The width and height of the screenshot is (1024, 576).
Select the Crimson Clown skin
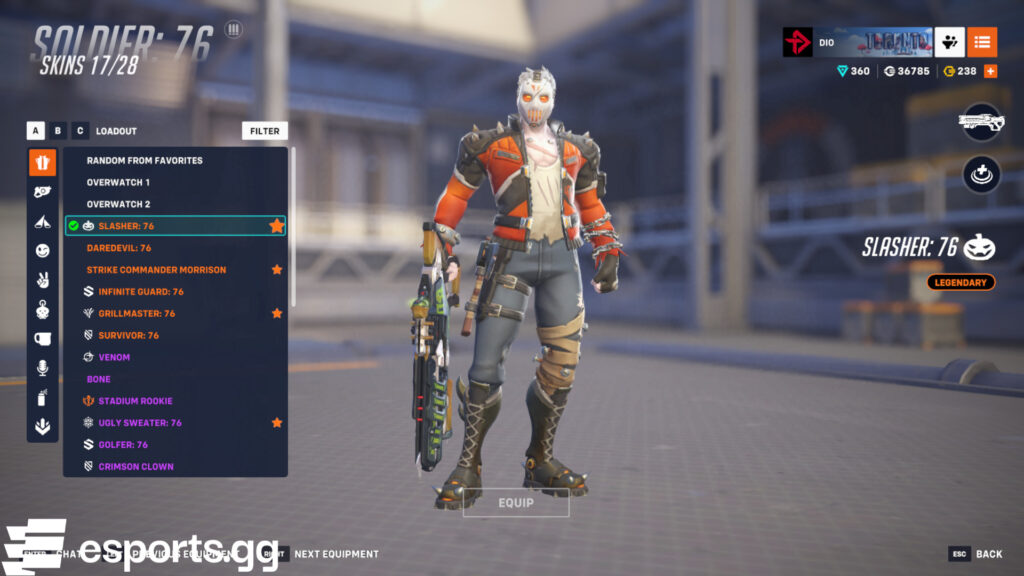click(x=135, y=467)
